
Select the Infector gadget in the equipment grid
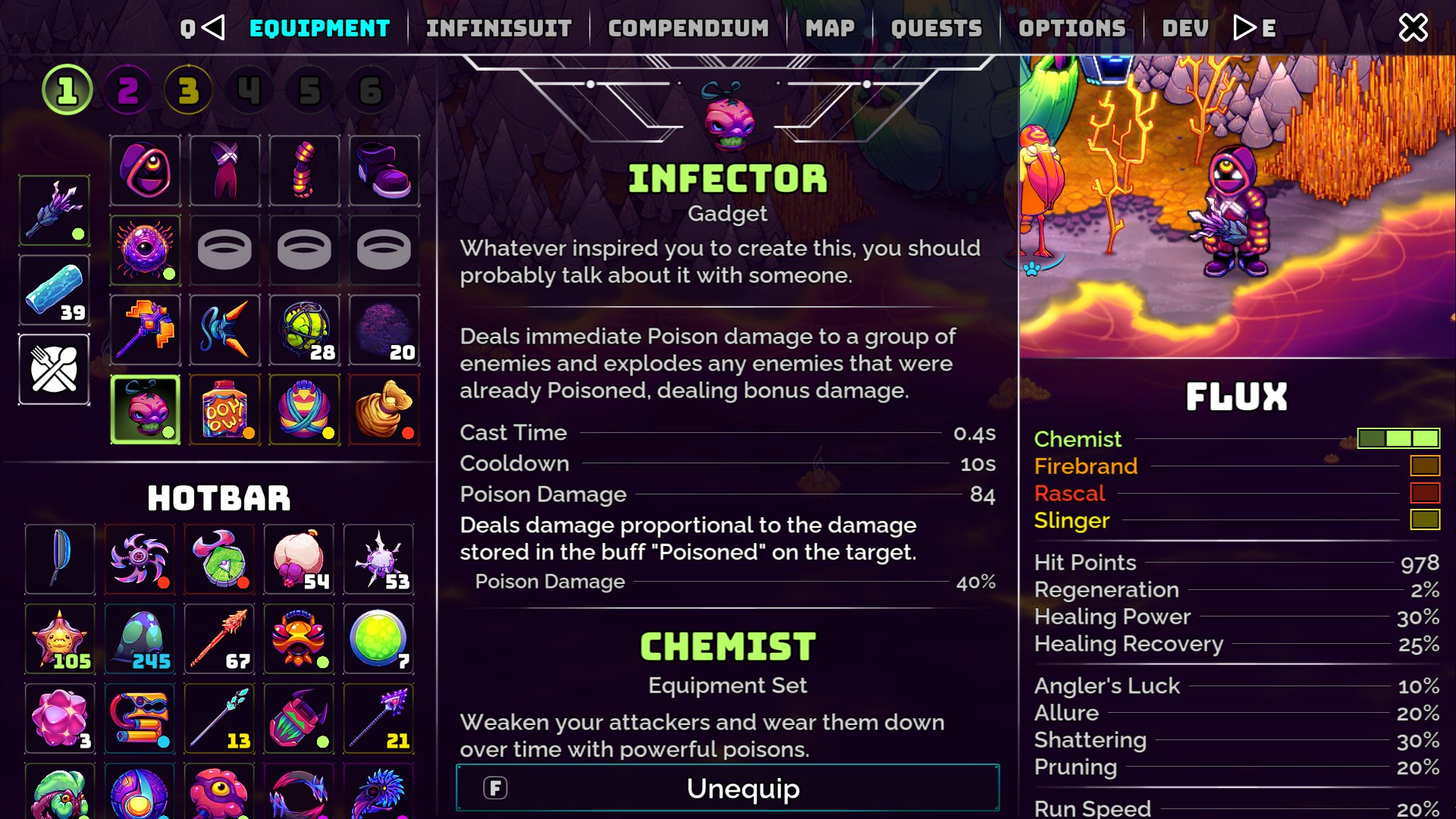[x=145, y=410]
